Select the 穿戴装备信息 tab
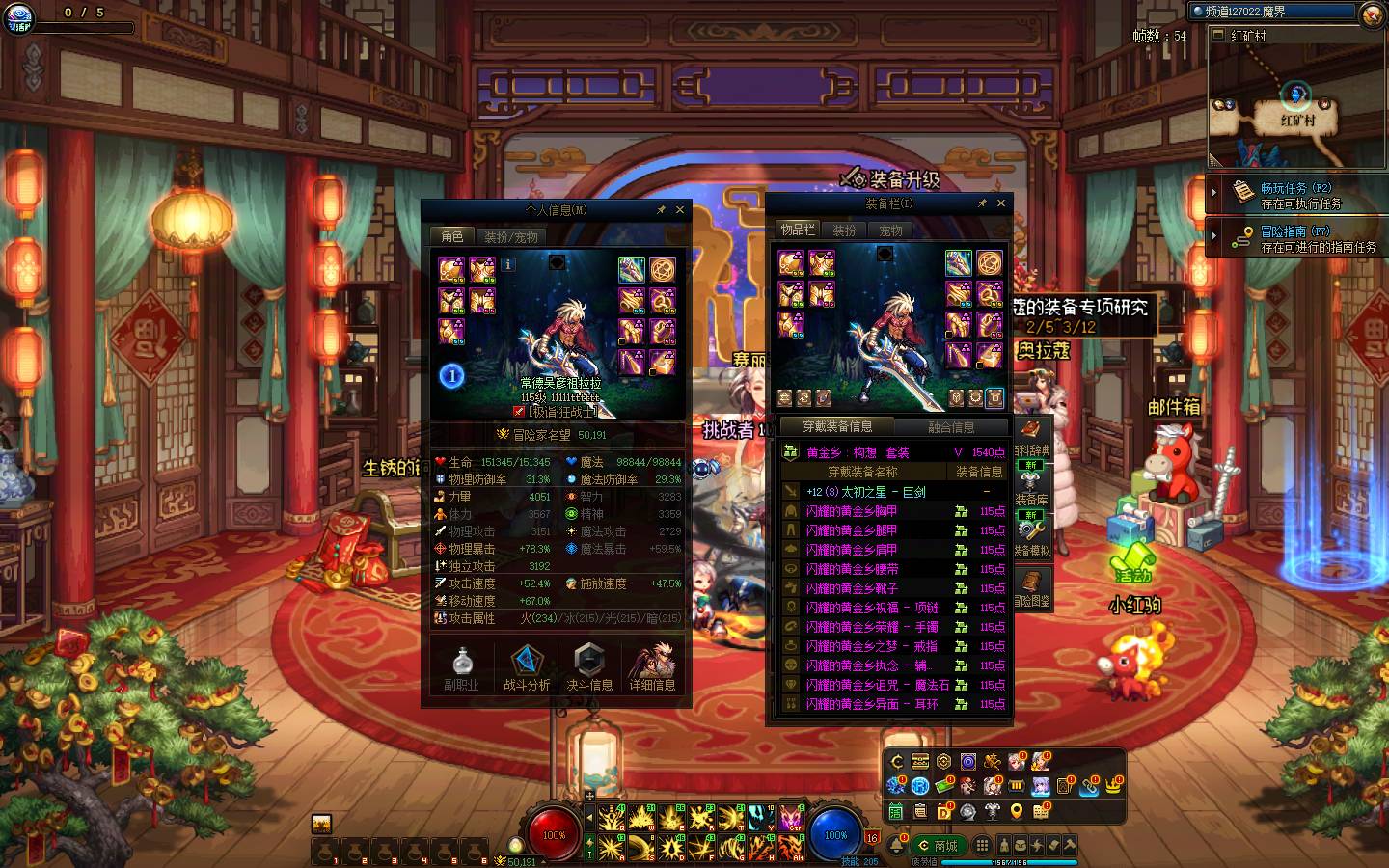 pos(837,426)
